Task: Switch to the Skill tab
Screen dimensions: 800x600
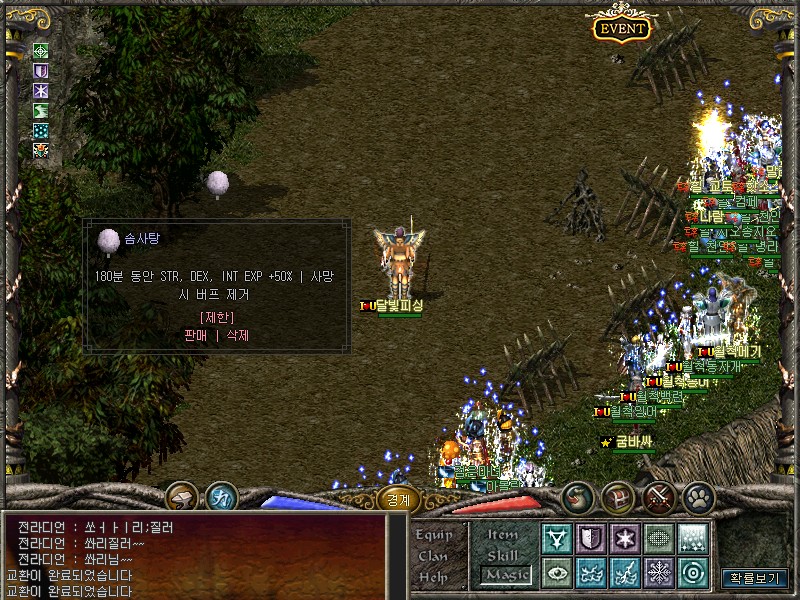Action: pos(502,555)
